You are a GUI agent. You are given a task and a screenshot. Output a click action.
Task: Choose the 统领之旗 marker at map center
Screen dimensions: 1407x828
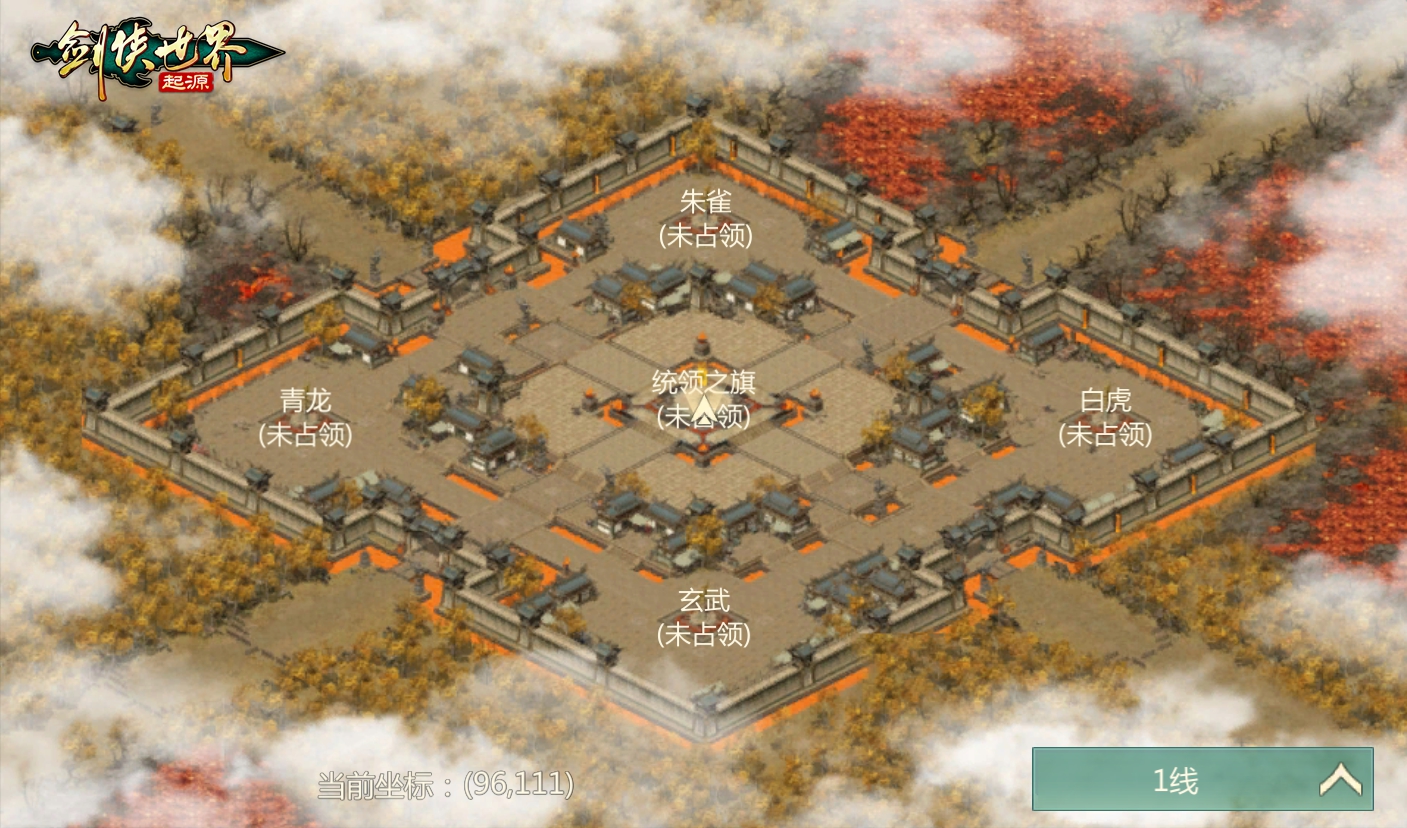pos(704,398)
